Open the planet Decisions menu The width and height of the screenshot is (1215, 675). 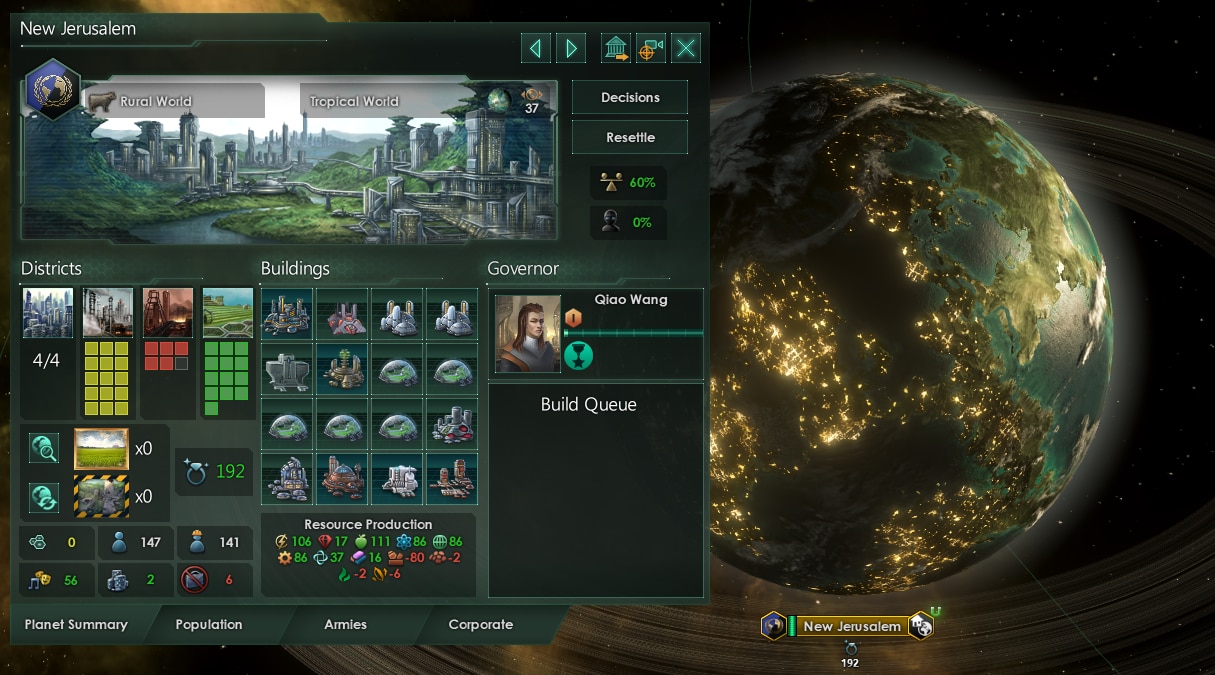pyautogui.click(x=630, y=98)
